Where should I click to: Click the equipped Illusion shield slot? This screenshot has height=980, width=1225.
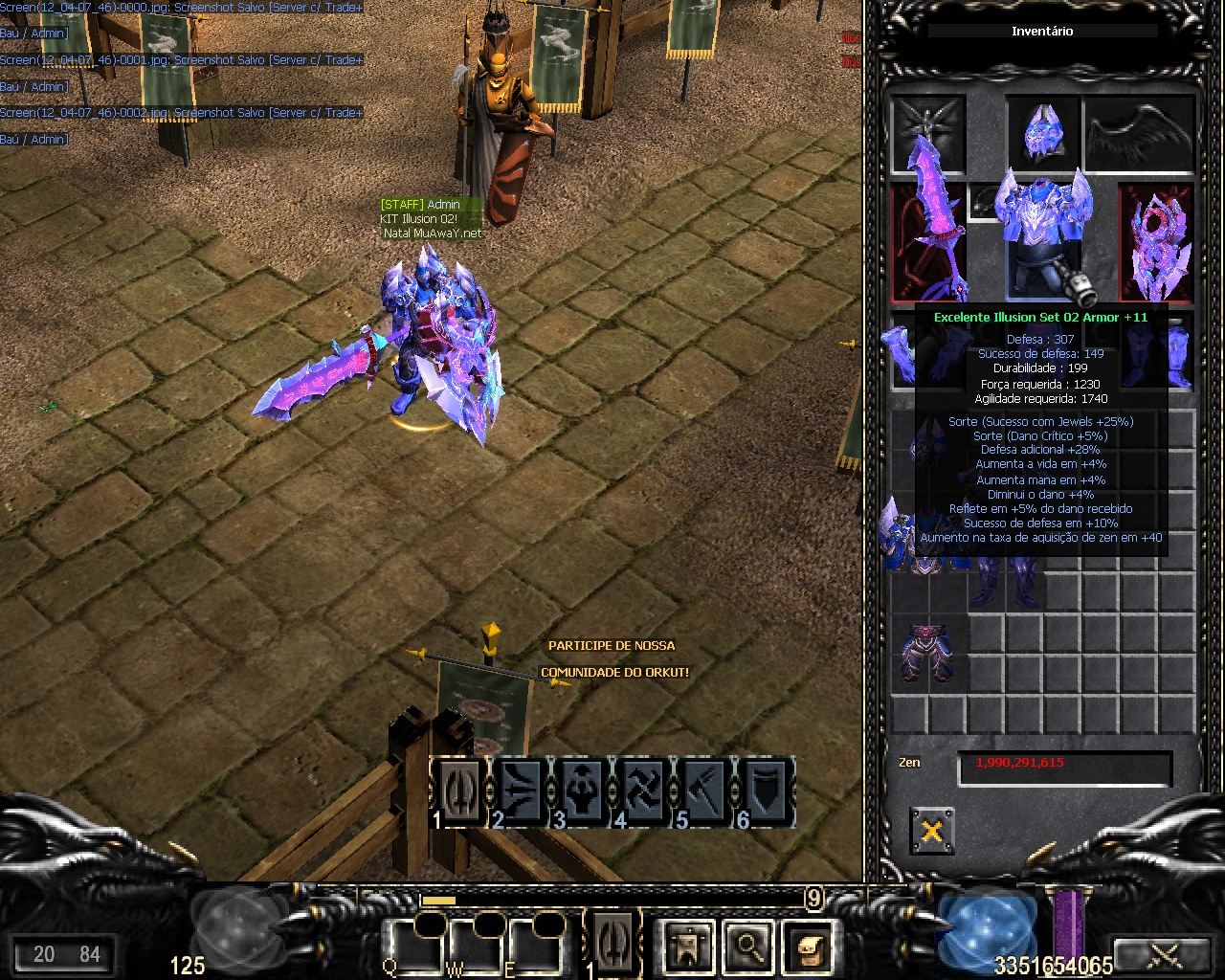pos(1157,241)
